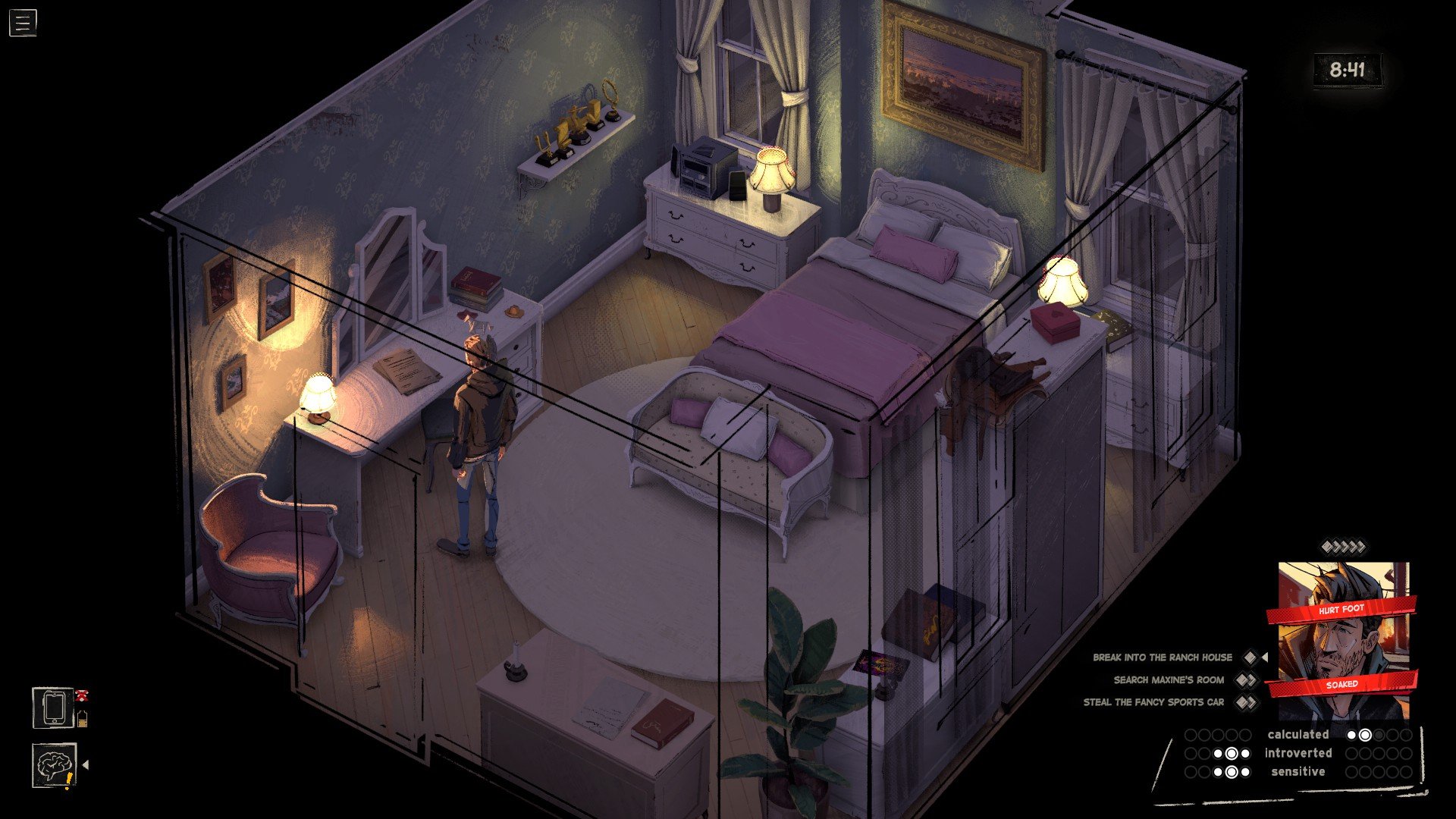Click the chevron markers above the portrait
Screen dimensions: 1456x819
1343,547
